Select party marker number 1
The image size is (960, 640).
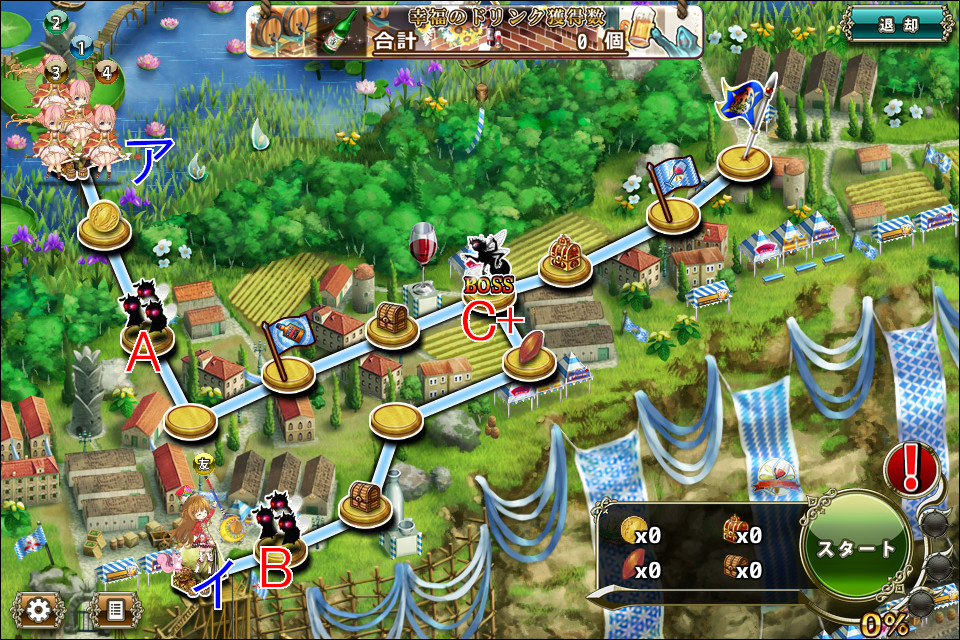[81, 46]
